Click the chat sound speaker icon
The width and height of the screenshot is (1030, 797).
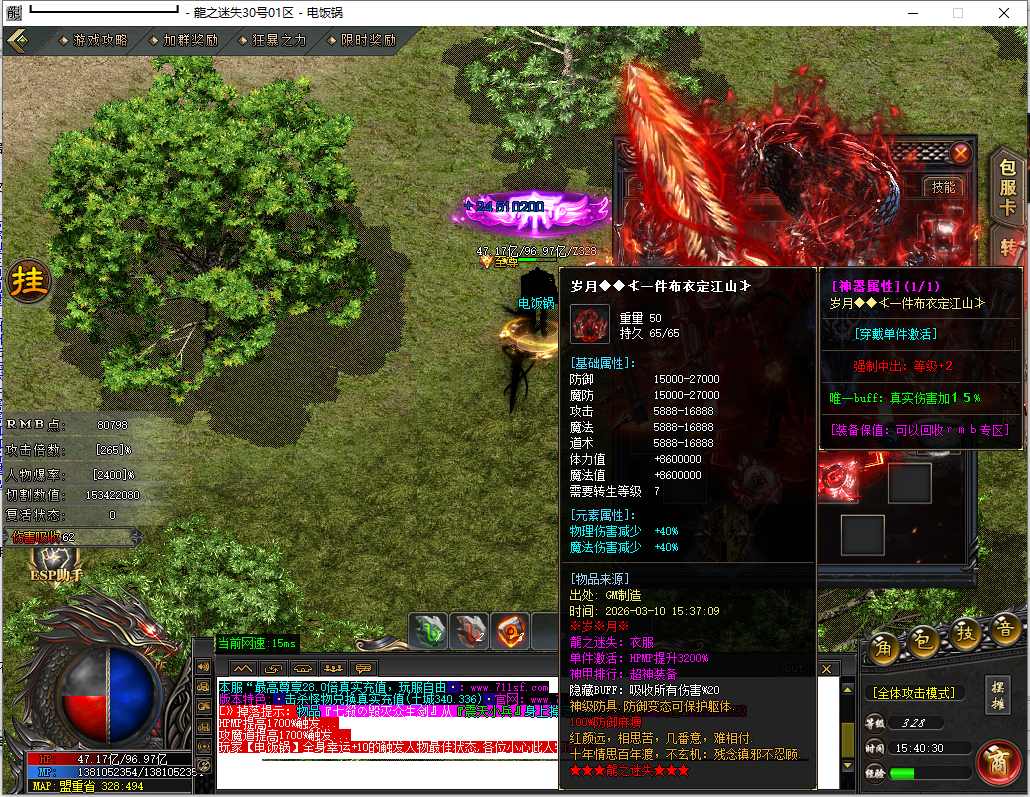click(203, 667)
